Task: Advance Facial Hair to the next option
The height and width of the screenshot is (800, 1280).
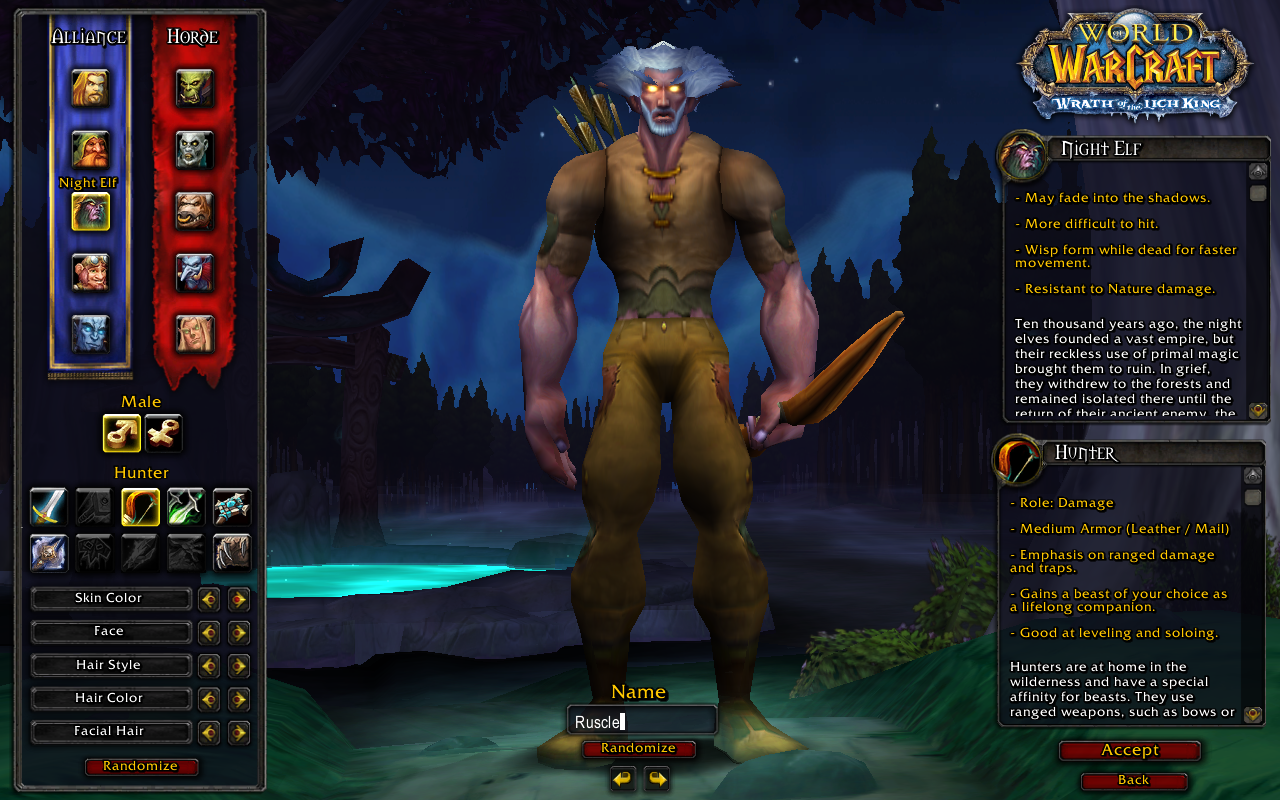Action: [238, 732]
